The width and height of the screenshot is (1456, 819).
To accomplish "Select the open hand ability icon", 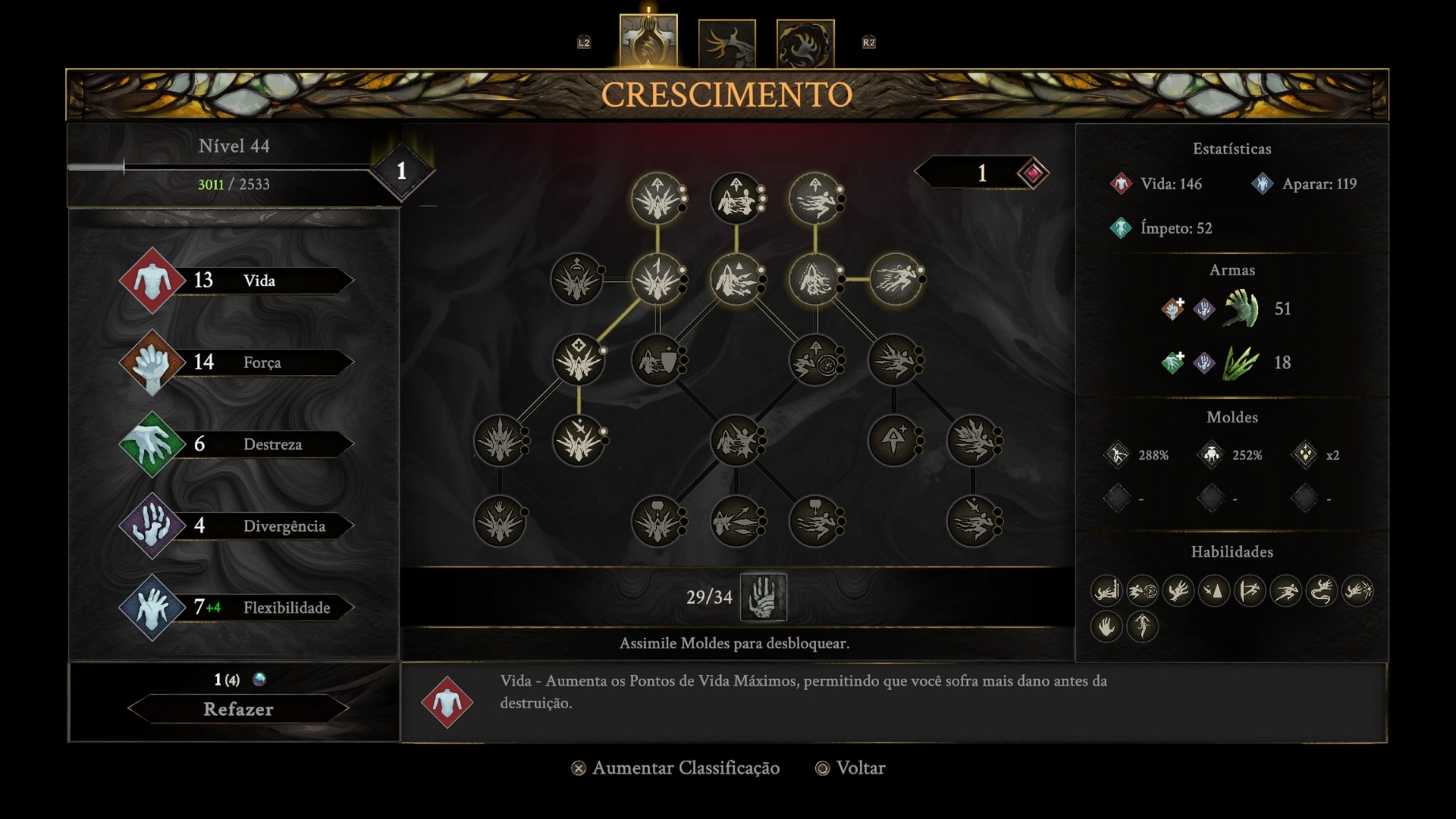I will tap(1106, 627).
